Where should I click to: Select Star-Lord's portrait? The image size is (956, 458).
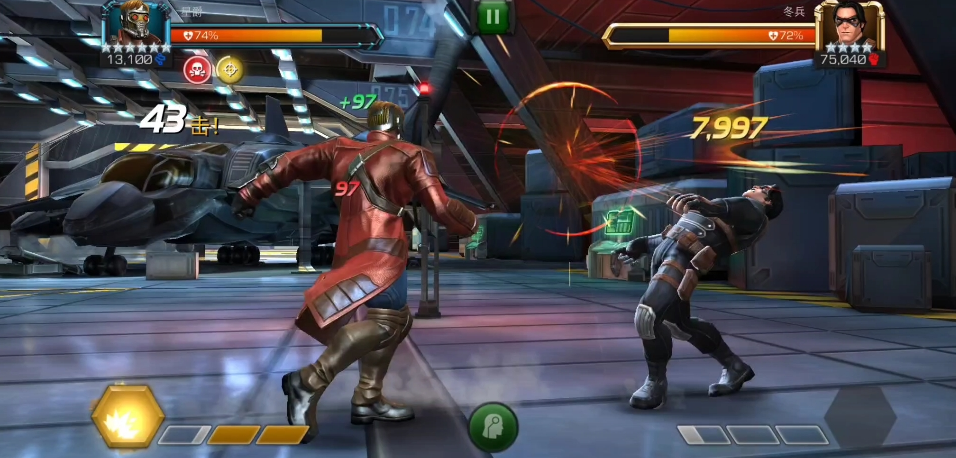coord(135,25)
